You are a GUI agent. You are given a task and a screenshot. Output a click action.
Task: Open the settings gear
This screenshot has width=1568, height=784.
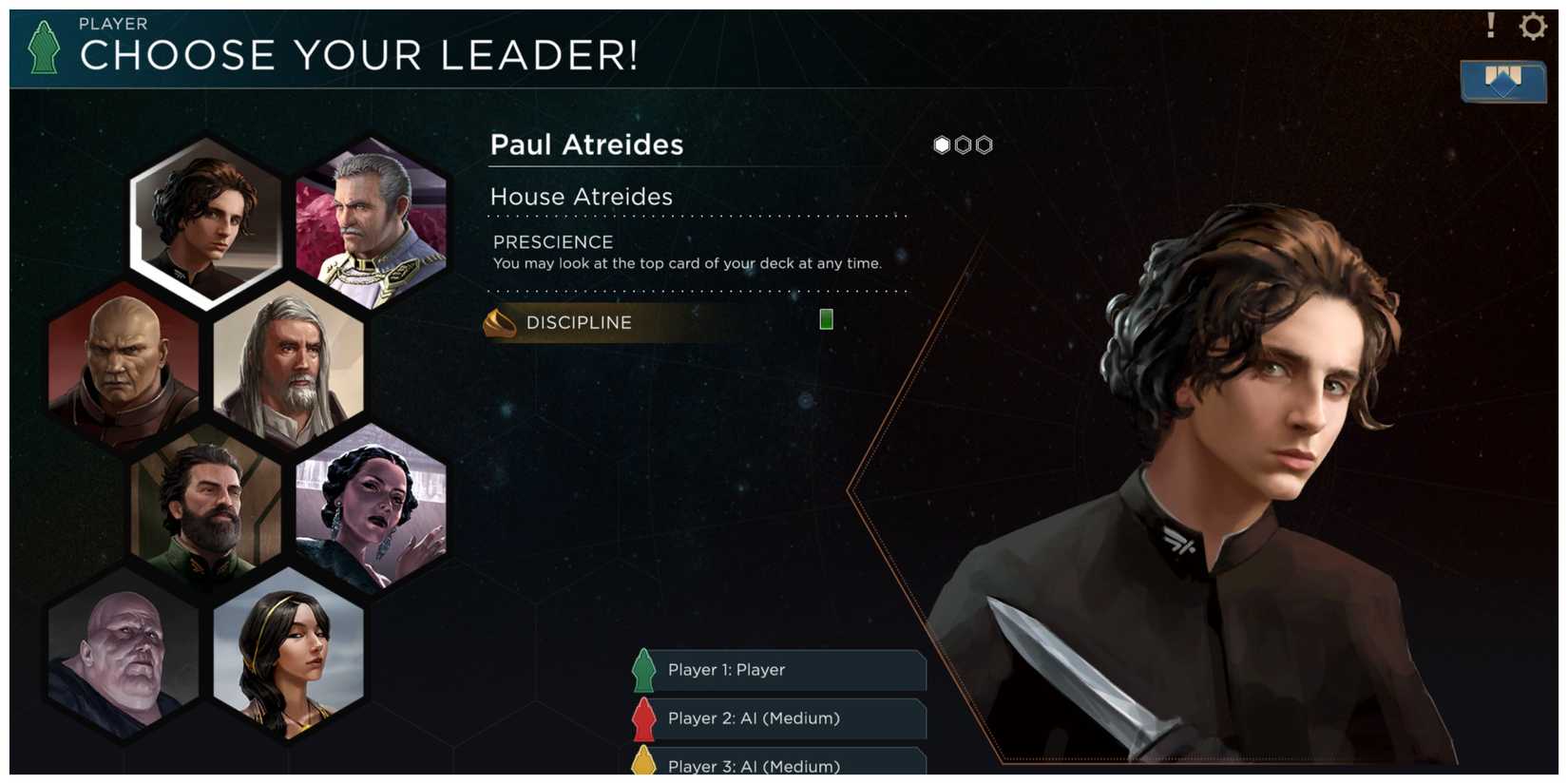pyautogui.click(x=1534, y=27)
